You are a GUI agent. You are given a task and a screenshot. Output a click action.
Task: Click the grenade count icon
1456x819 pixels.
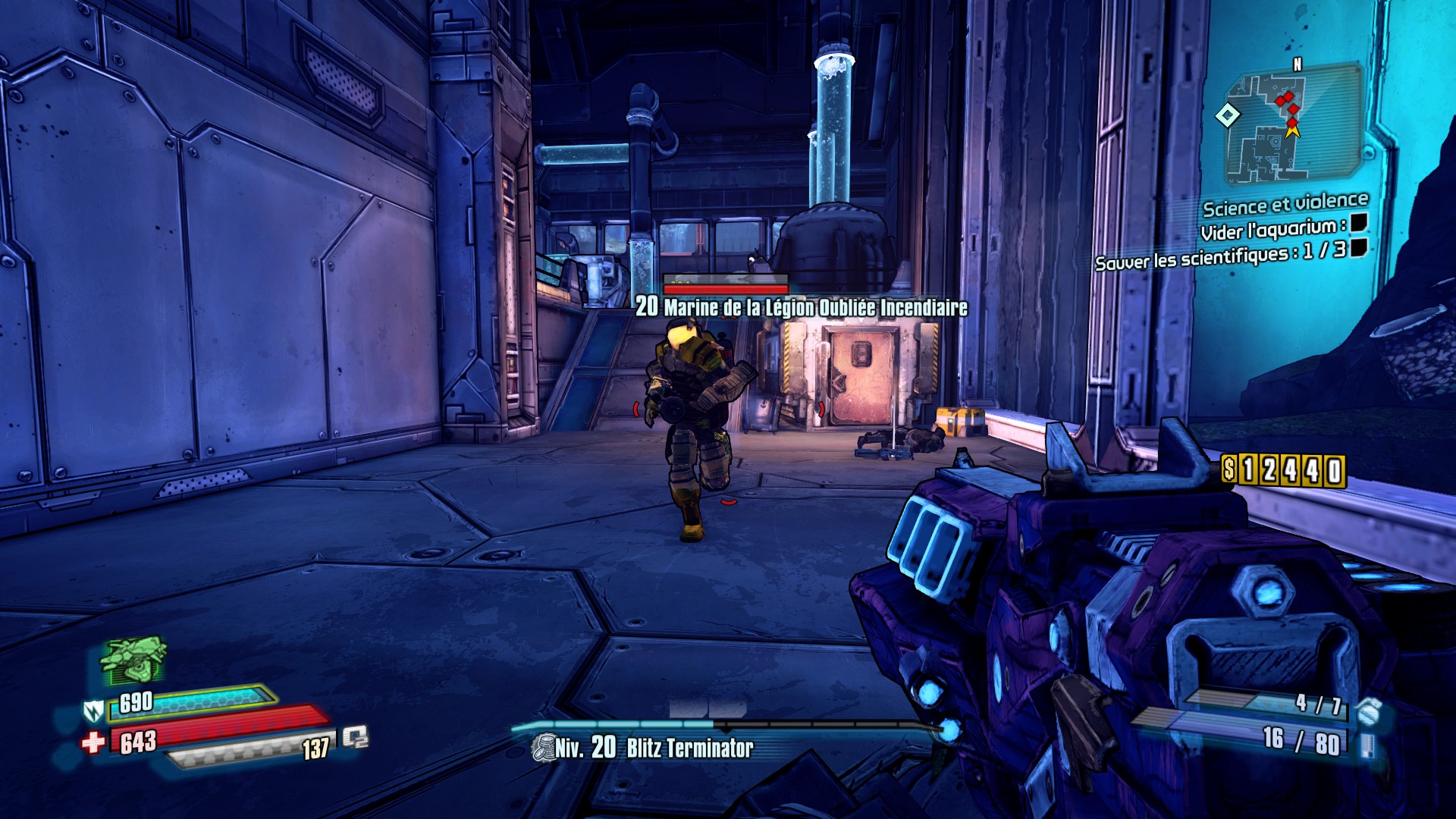coord(1368,711)
